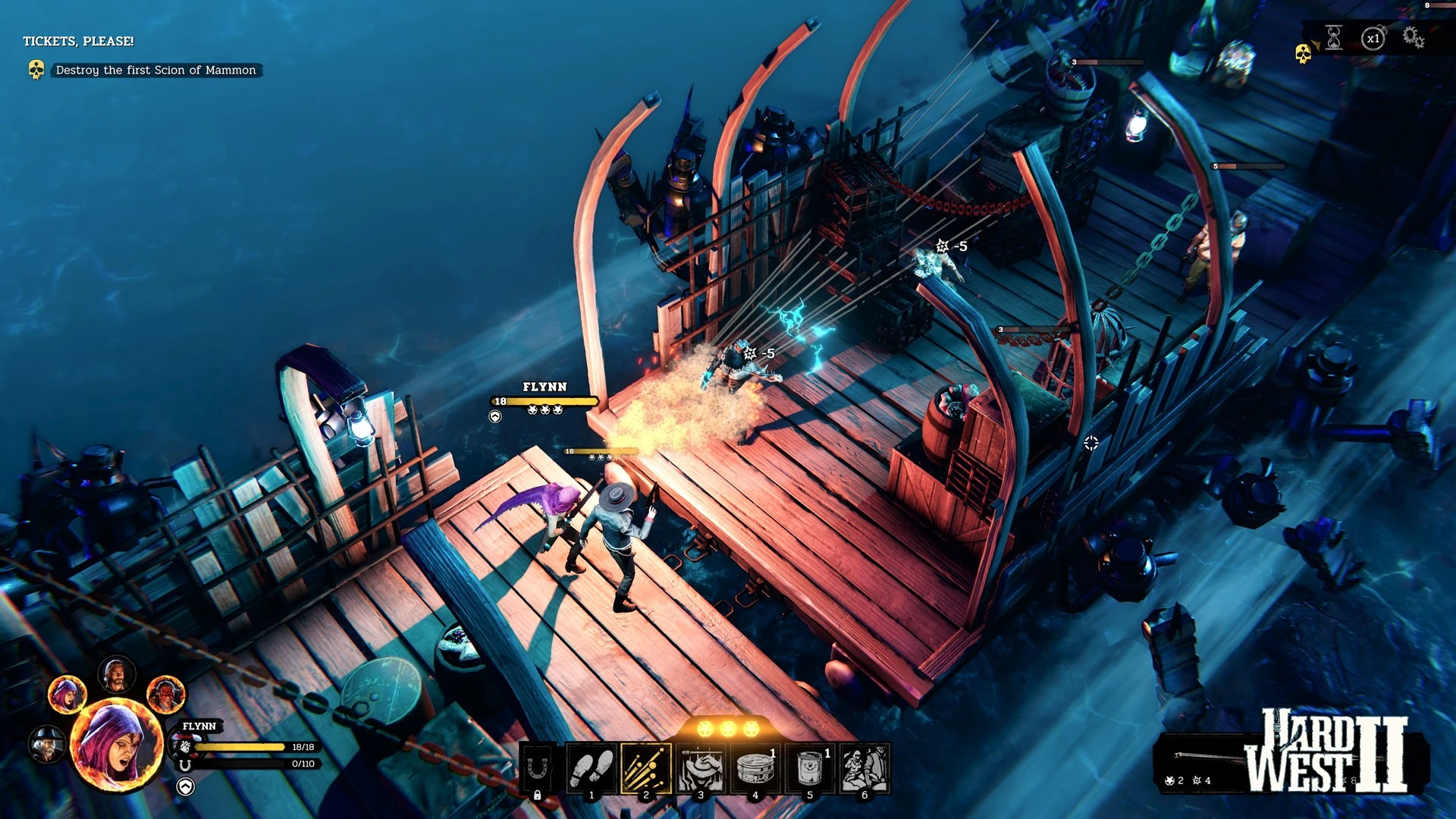This screenshot has width=1456, height=819.
Task: Use the canned food item slot
Action: [x=810, y=769]
